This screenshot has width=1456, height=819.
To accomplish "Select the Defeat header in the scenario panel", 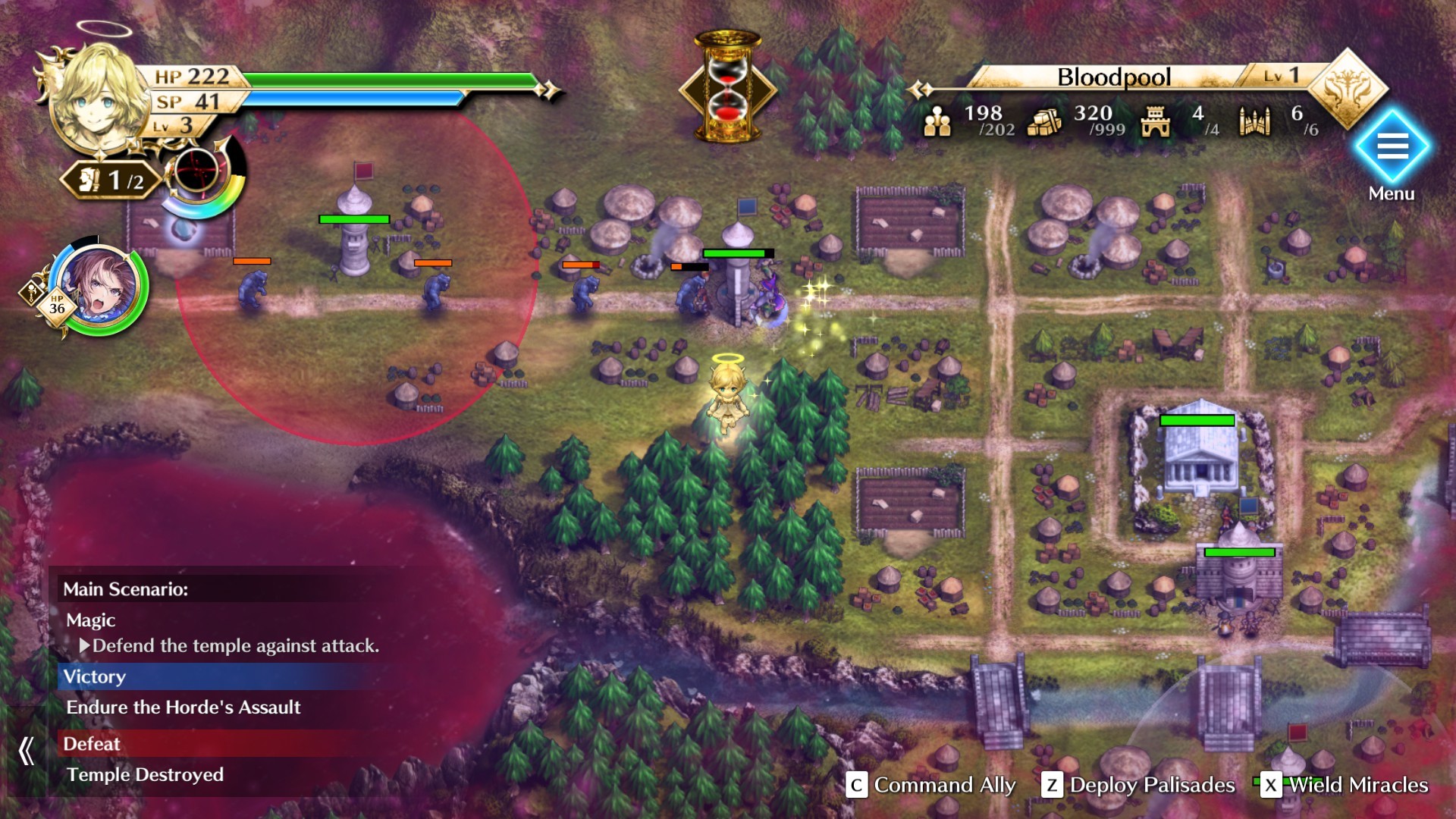I will pyautogui.click(x=91, y=744).
